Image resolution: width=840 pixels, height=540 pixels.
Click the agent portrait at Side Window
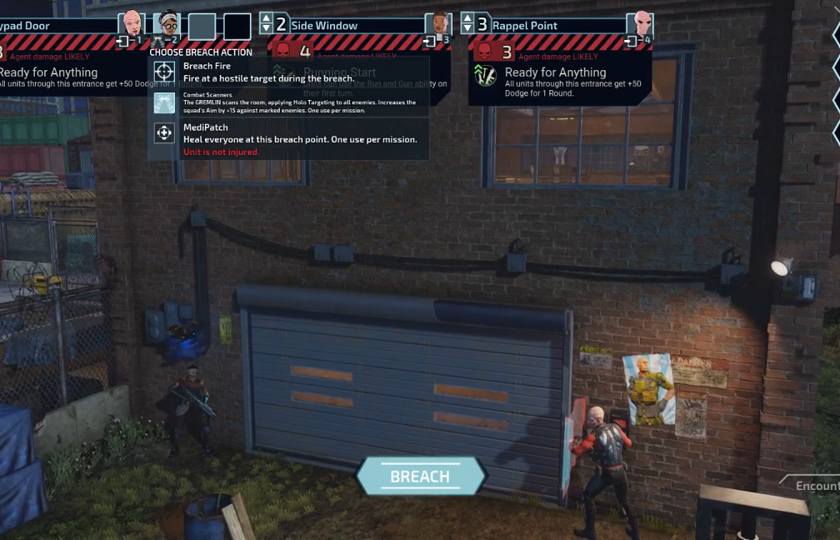438,24
